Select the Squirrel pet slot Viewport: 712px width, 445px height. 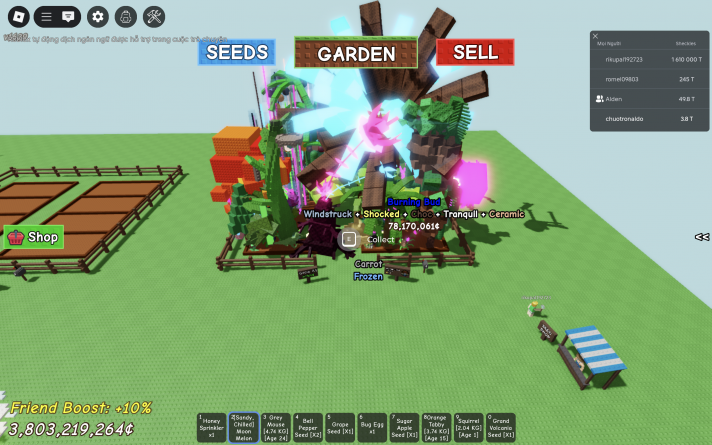pos(468,428)
